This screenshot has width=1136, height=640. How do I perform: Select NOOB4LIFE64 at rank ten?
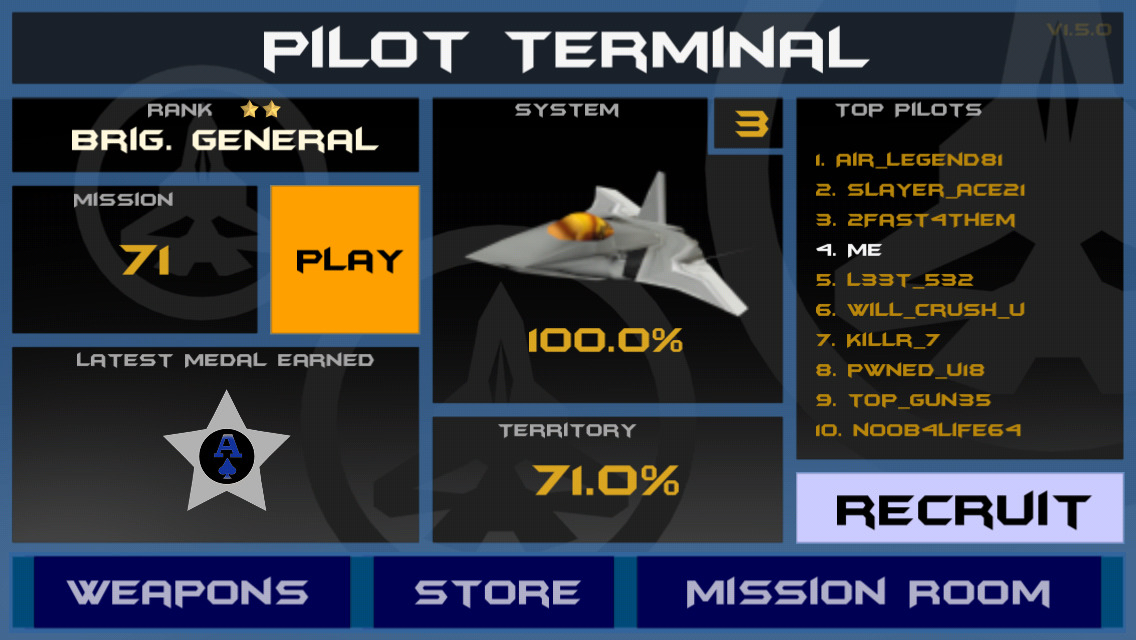919,430
